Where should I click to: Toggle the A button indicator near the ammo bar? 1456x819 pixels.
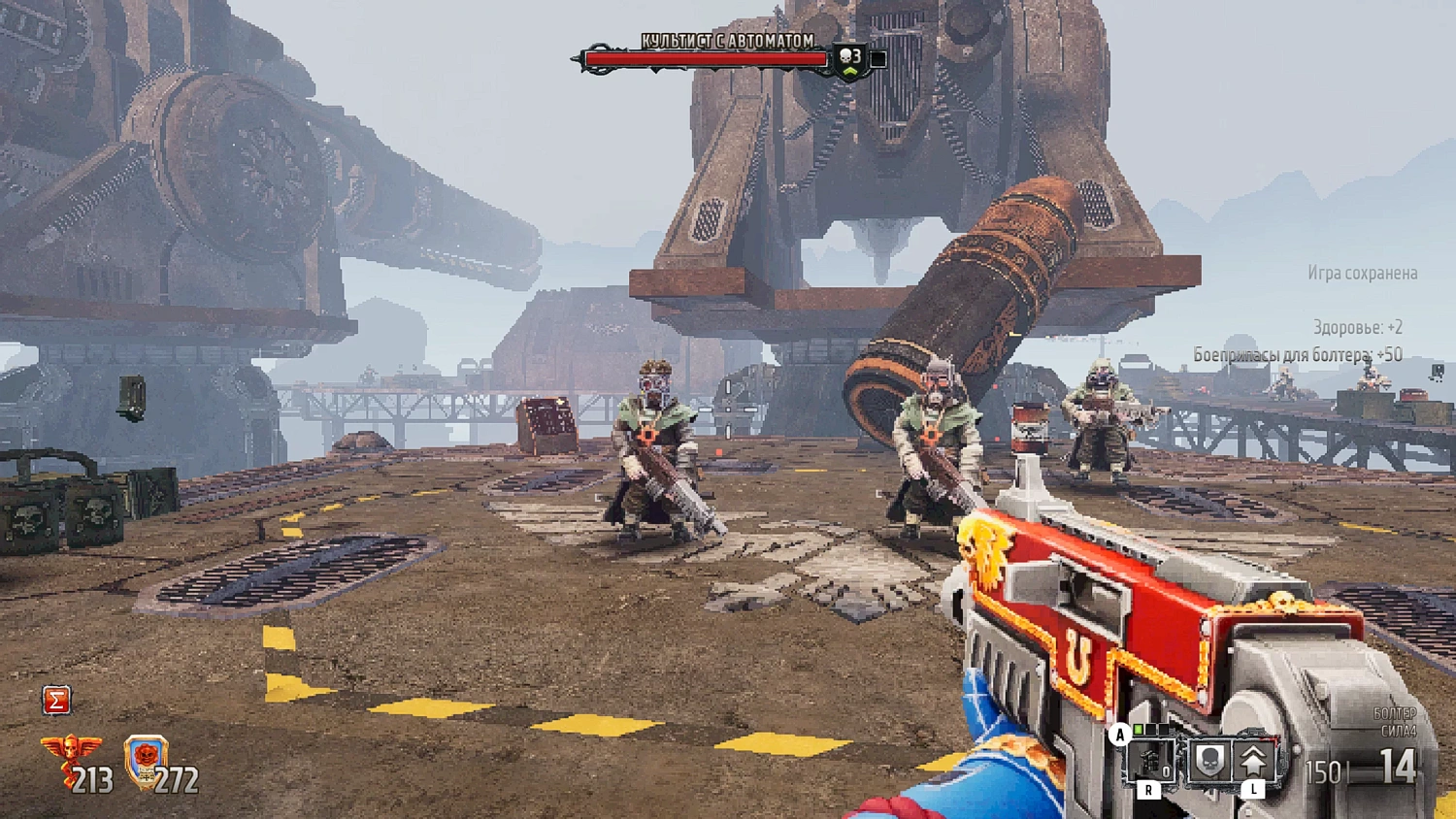(x=1119, y=735)
